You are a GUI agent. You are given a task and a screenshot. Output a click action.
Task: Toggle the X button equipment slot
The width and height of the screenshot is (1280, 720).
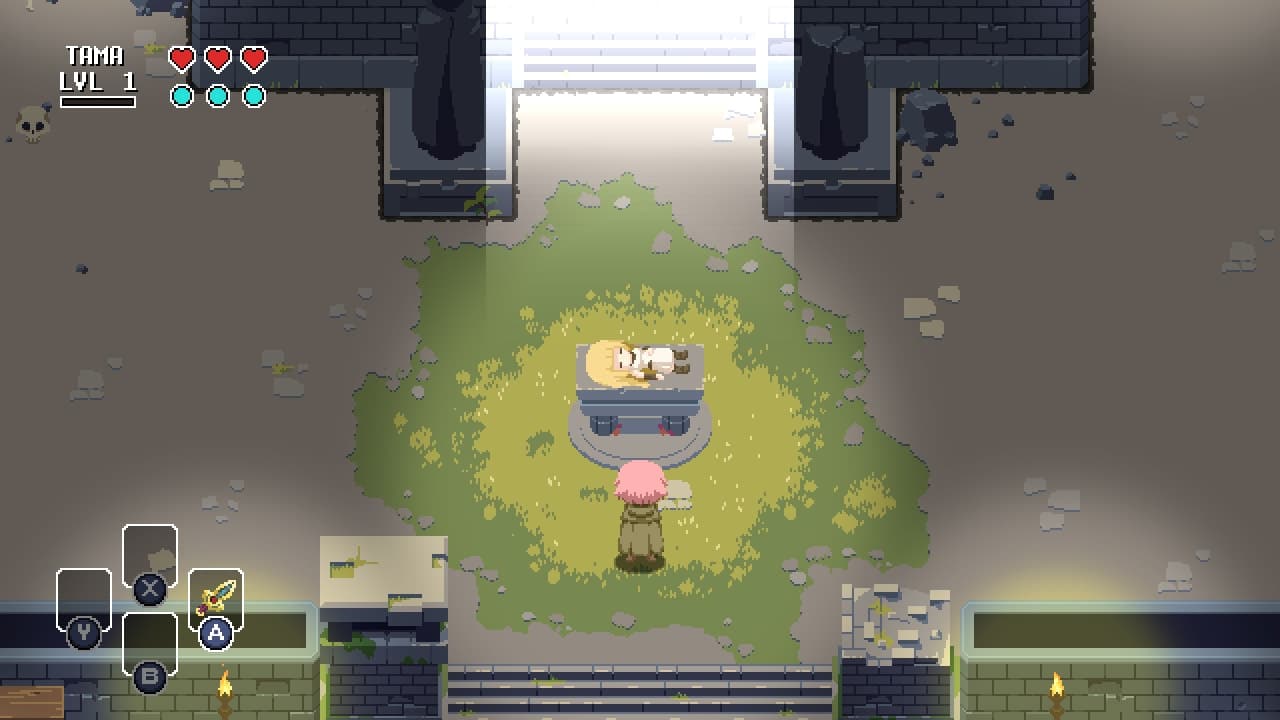coord(150,589)
